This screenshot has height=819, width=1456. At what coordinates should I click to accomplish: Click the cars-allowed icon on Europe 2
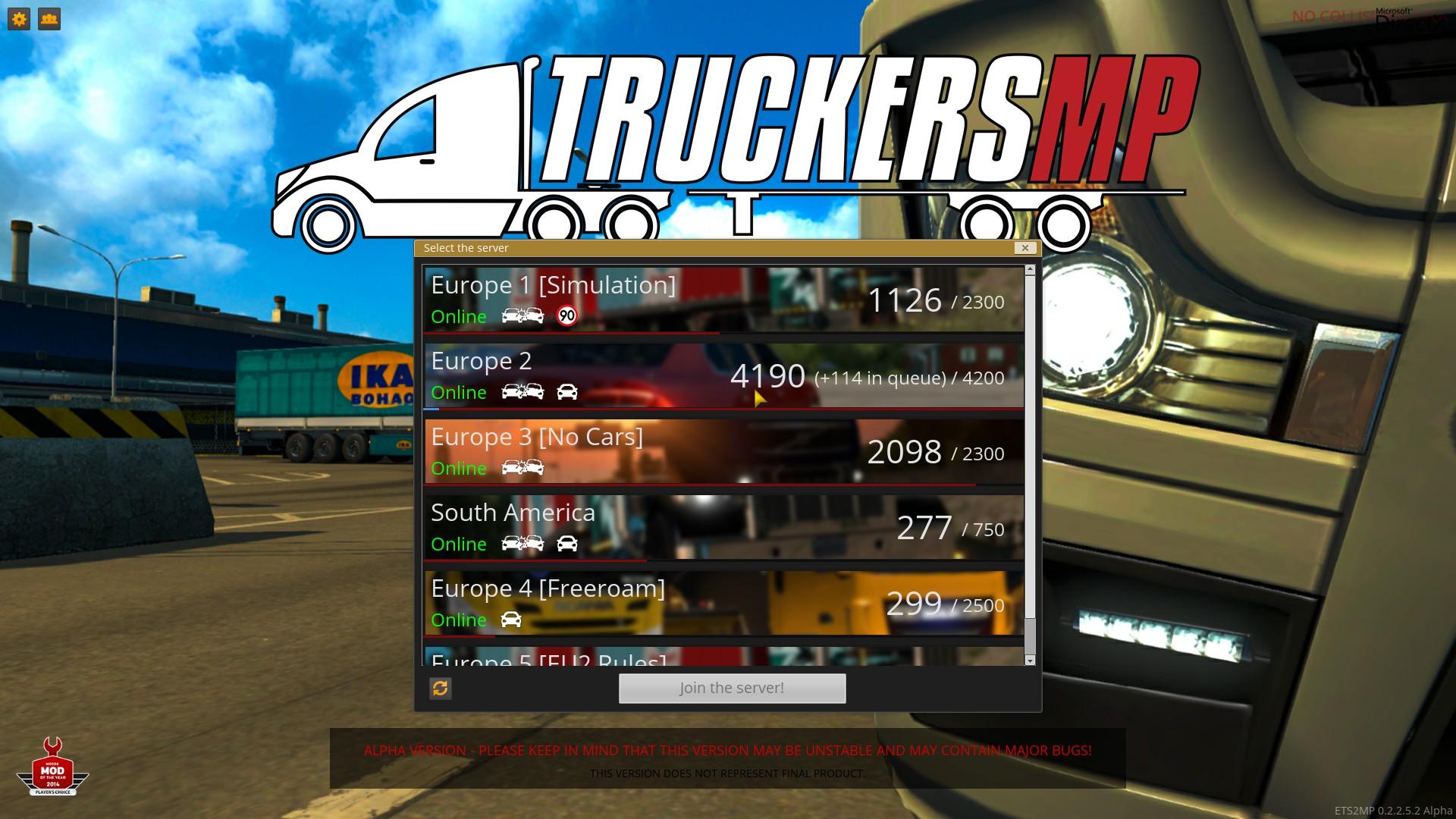(568, 392)
